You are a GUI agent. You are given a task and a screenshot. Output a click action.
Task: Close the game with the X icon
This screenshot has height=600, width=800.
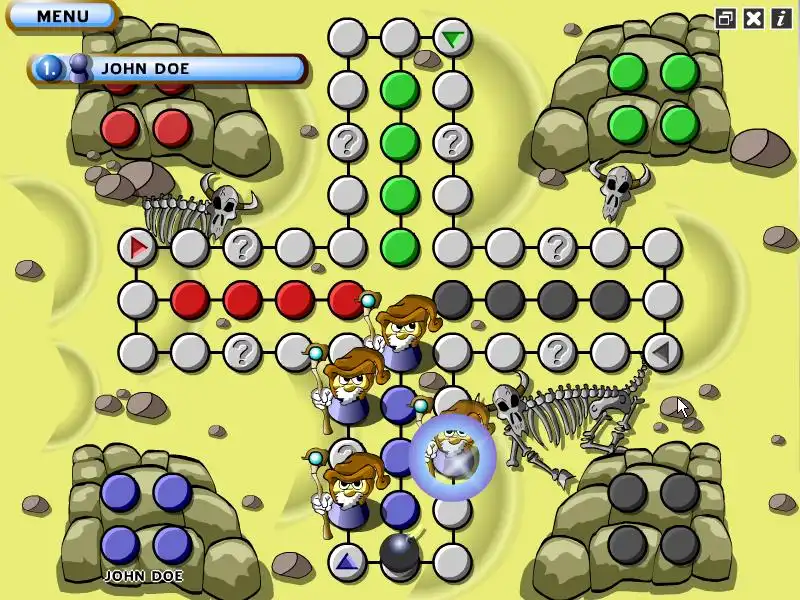pos(754,18)
